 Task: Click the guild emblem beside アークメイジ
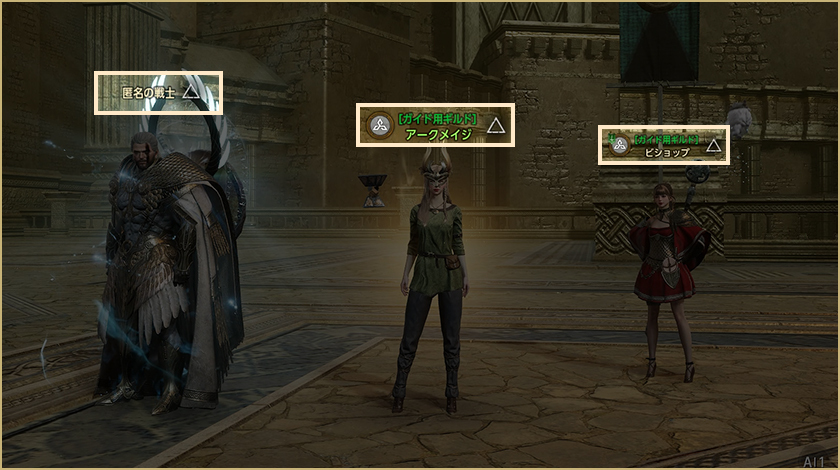tap(379, 125)
